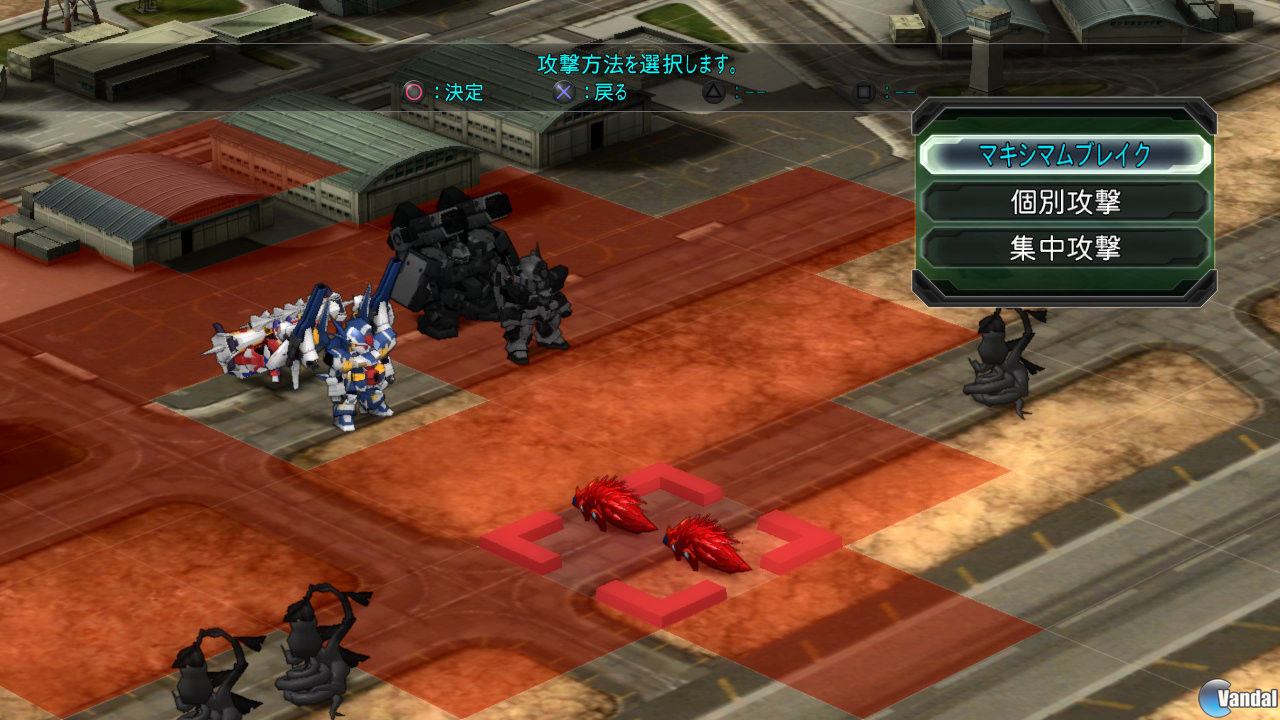Choose 個別攻撃 (Individual Attack) from the menu

1065,201
